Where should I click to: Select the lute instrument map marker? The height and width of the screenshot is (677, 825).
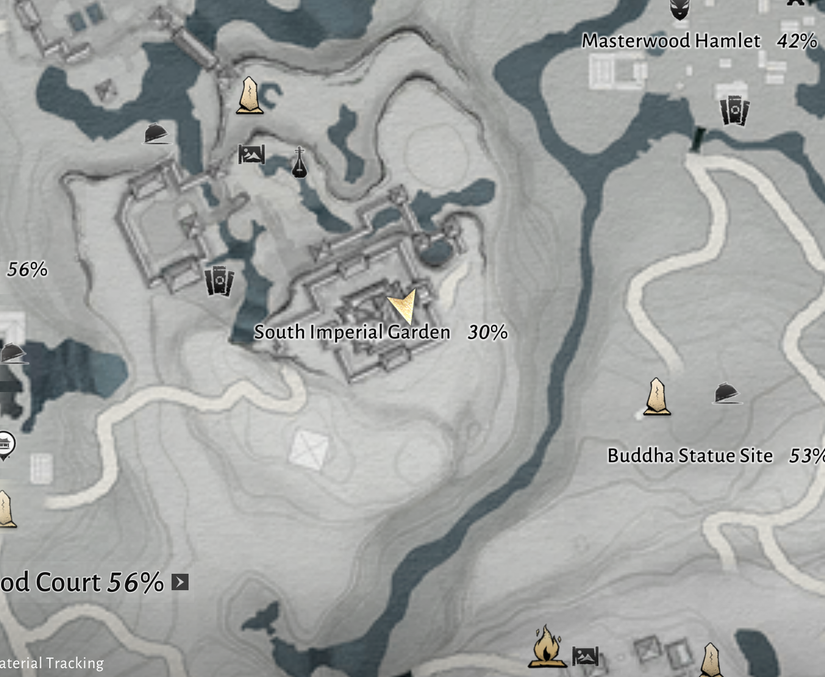(298, 162)
